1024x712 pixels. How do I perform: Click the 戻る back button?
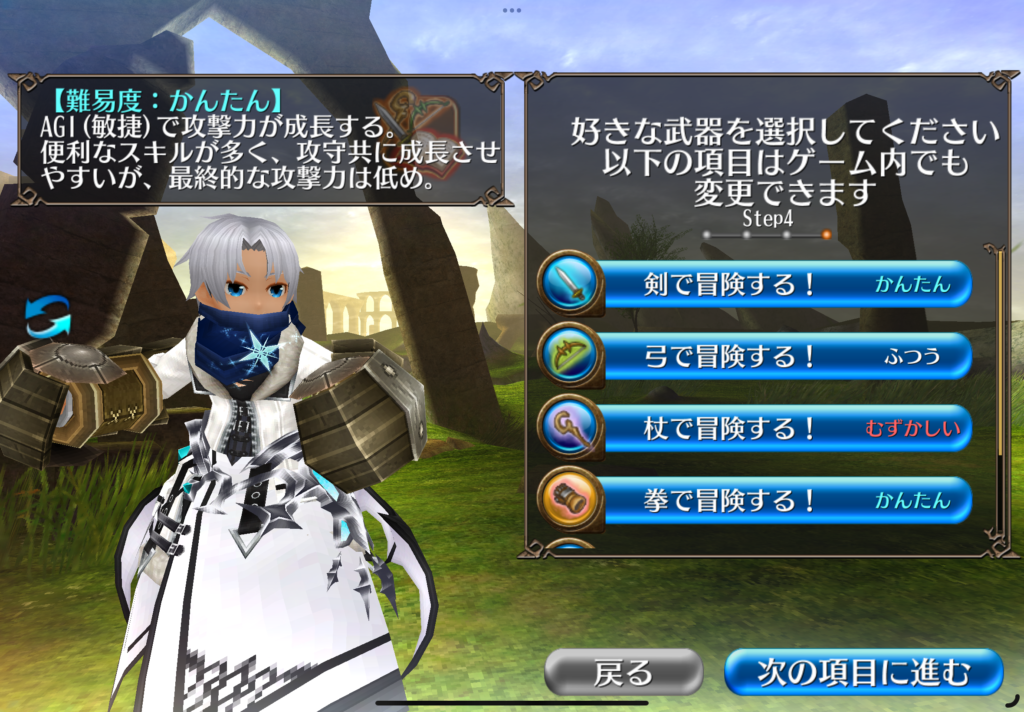623,672
